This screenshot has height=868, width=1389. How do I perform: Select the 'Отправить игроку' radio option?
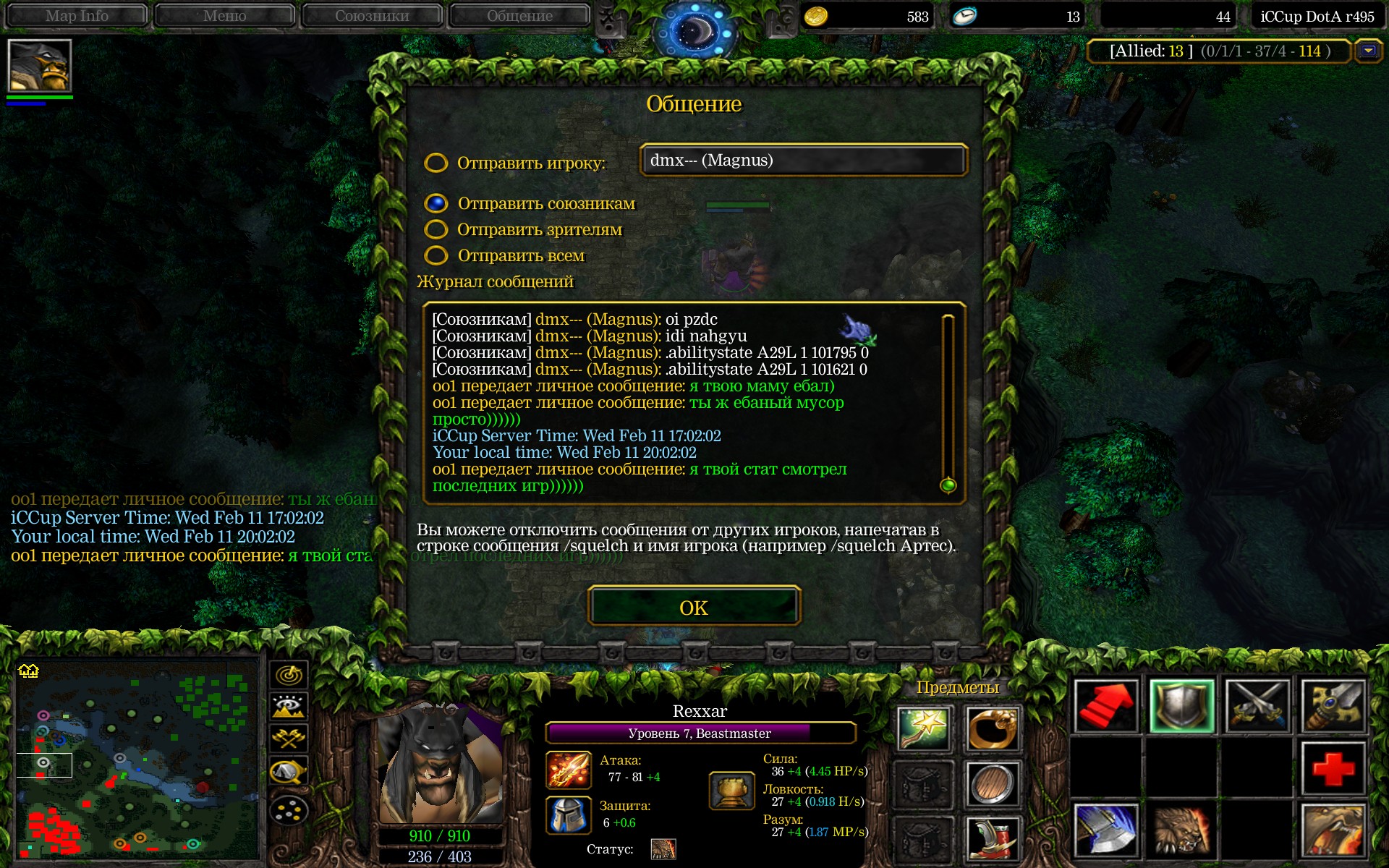[x=436, y=163]
